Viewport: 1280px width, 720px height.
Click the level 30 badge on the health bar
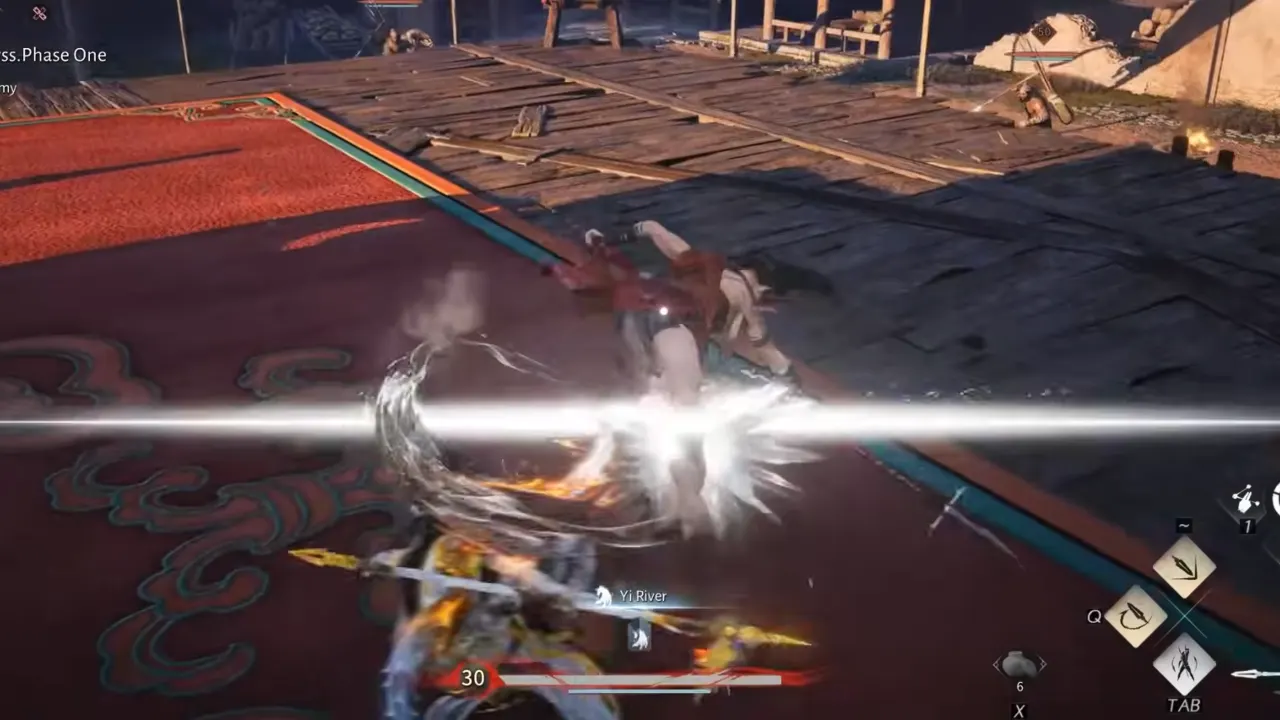[474, 677]
